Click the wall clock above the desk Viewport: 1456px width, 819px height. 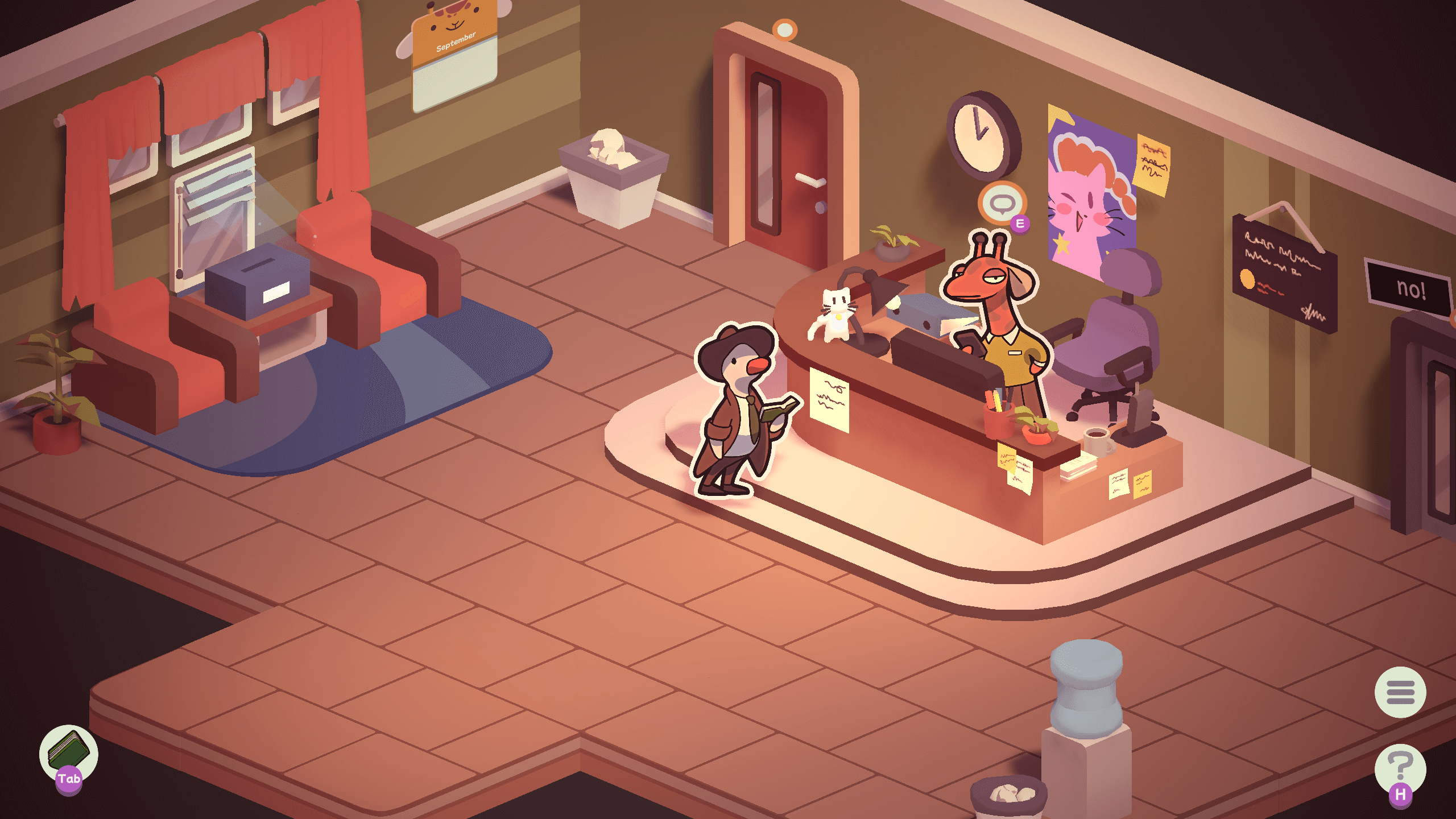click(979, 138)
